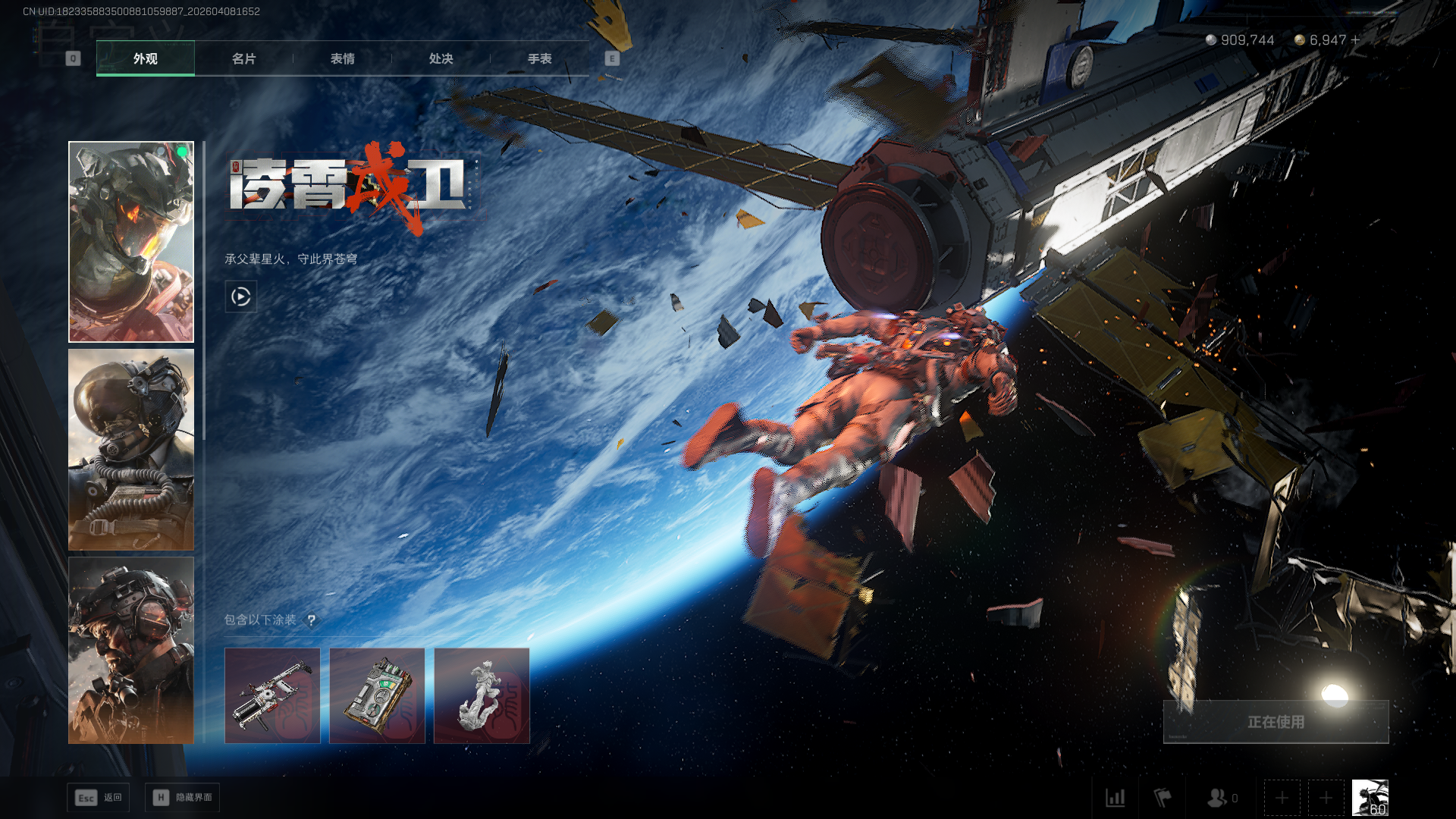
Task: Open the friends list icon
Action: coord(1219,798)
